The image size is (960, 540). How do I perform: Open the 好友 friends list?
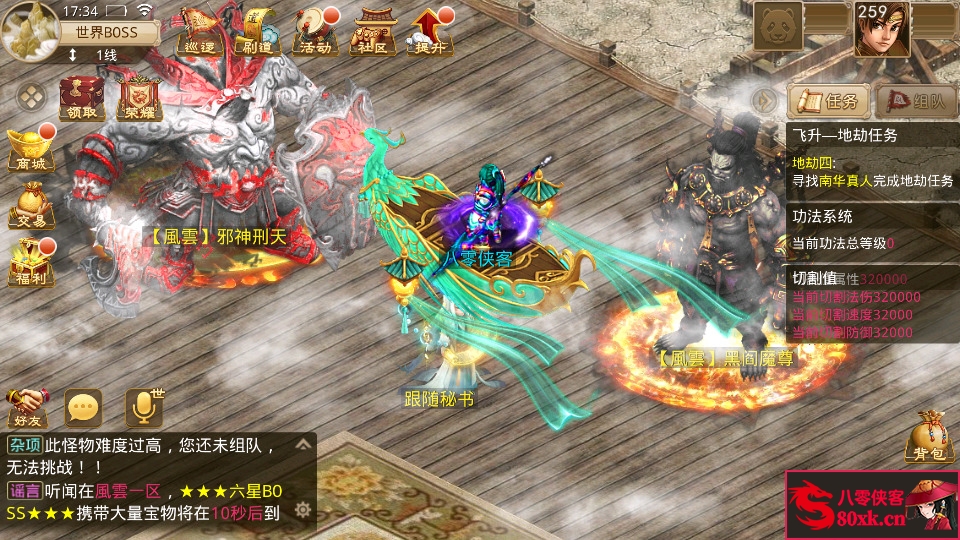click(x=27, y=406)
